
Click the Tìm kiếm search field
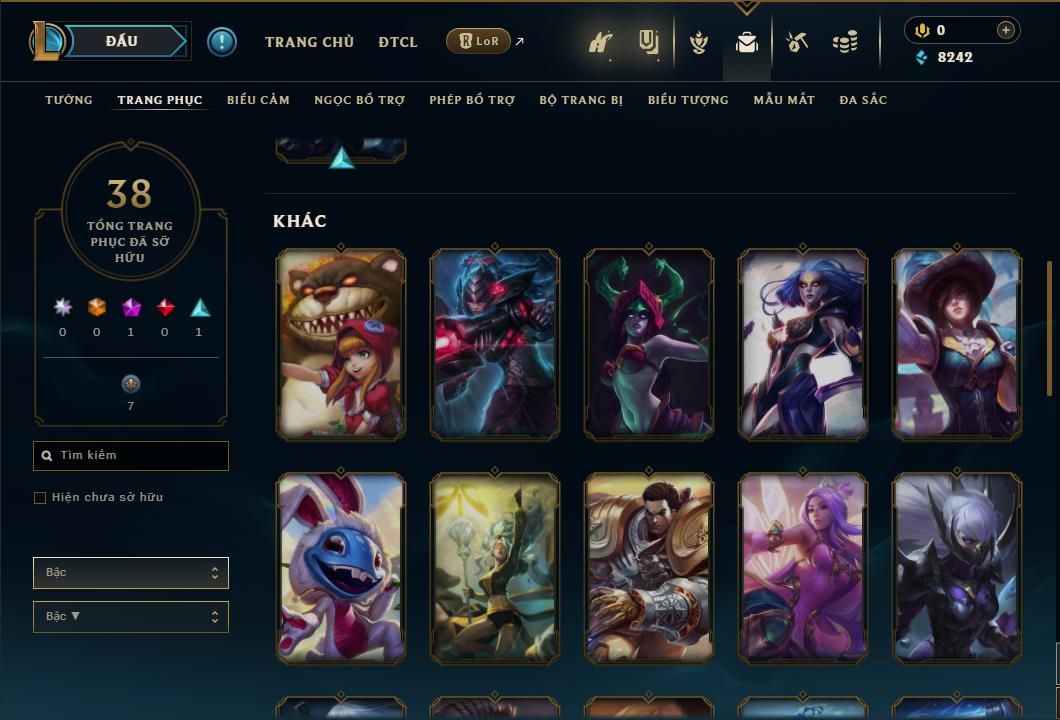tap(131, 456)
